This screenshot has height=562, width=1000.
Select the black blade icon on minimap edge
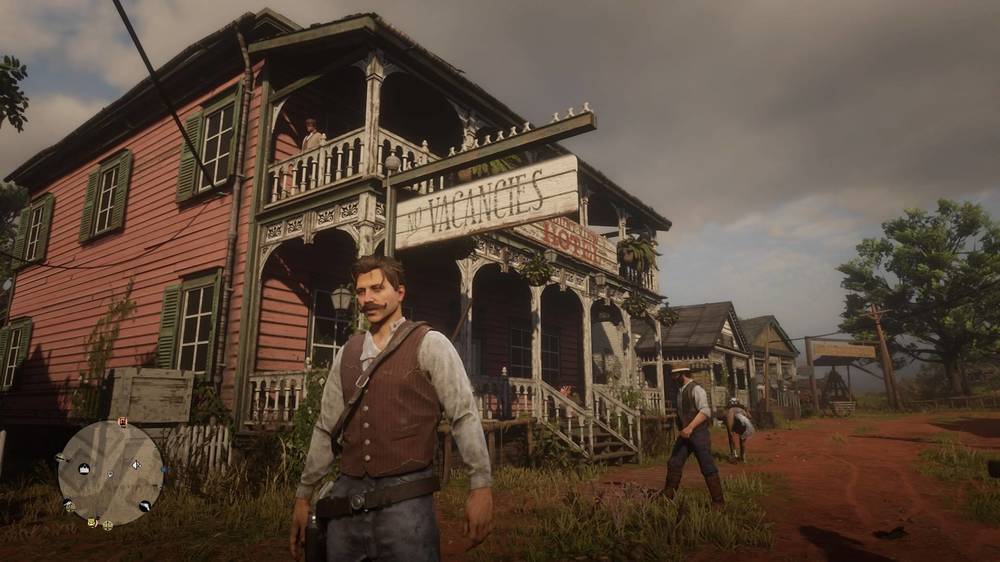coord(145,506)
